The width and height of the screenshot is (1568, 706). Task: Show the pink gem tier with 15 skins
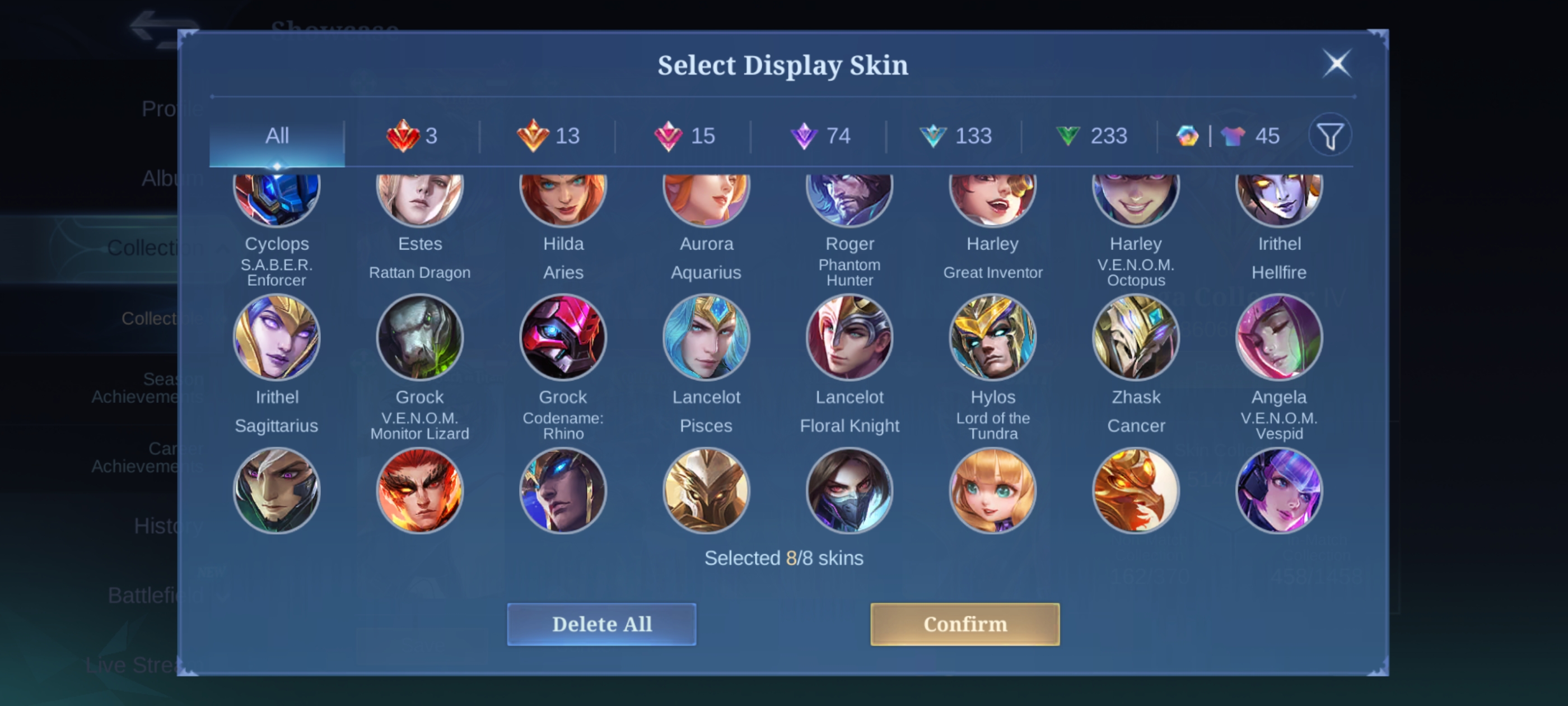pyautogui.click(x=684, y=136)
